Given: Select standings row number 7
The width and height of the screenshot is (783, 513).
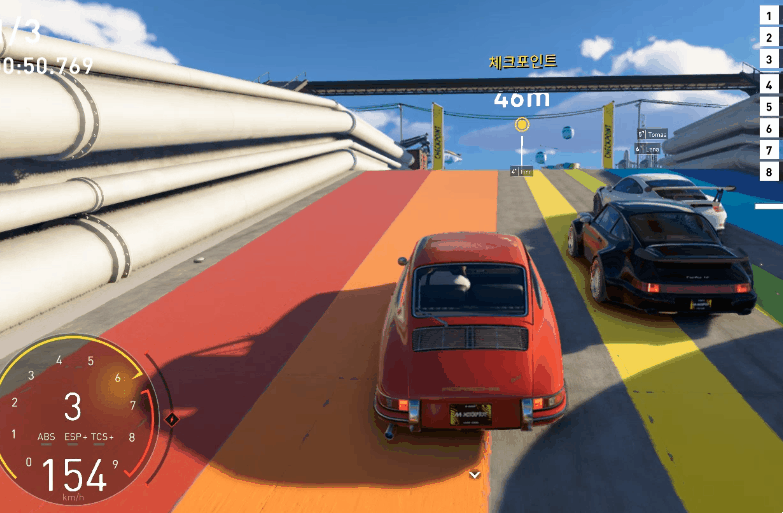Looking at the screenshot, I should pos(769,150).
